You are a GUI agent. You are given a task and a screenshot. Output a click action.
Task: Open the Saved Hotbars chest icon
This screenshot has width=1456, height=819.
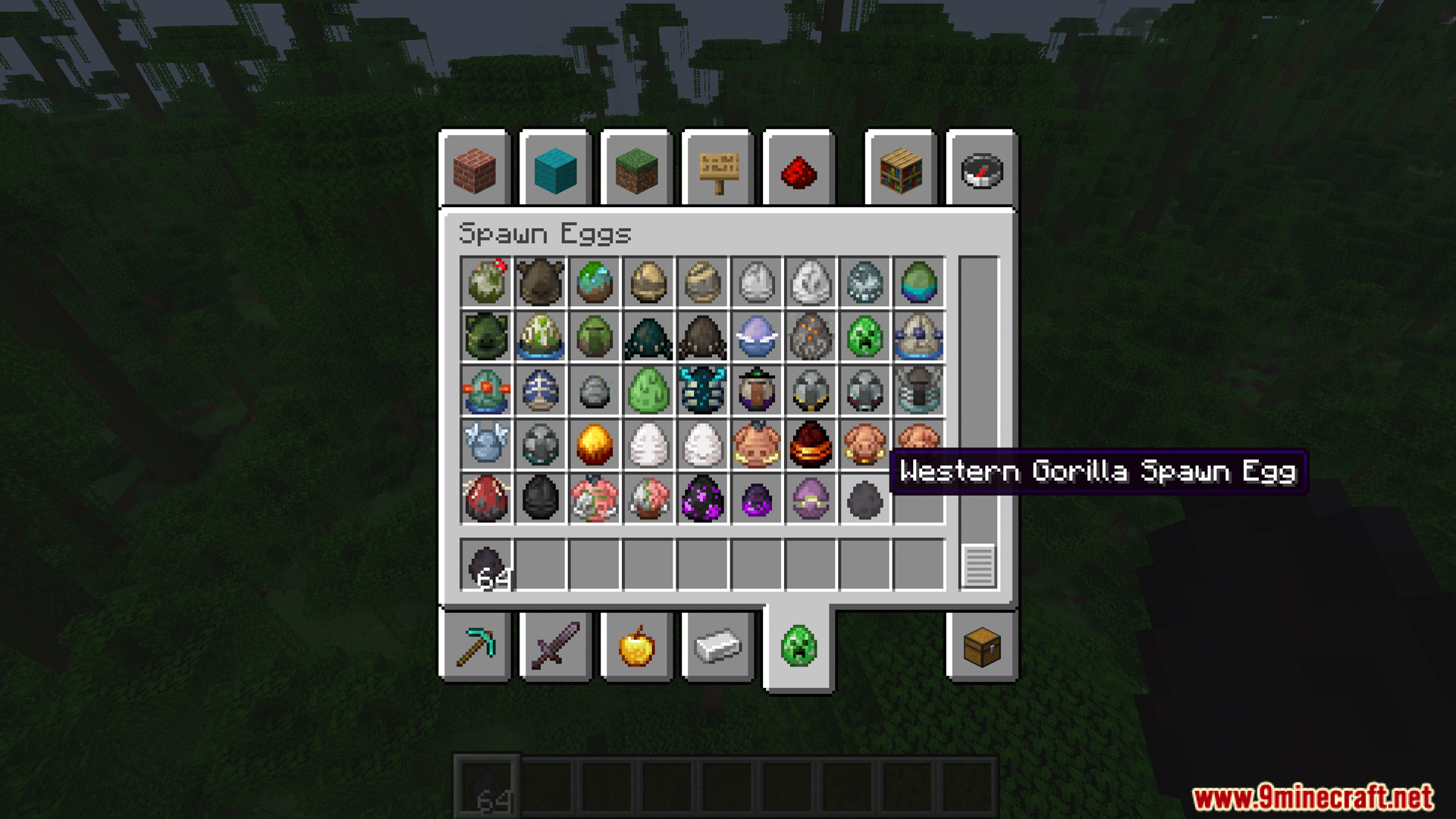coord(981,647)
